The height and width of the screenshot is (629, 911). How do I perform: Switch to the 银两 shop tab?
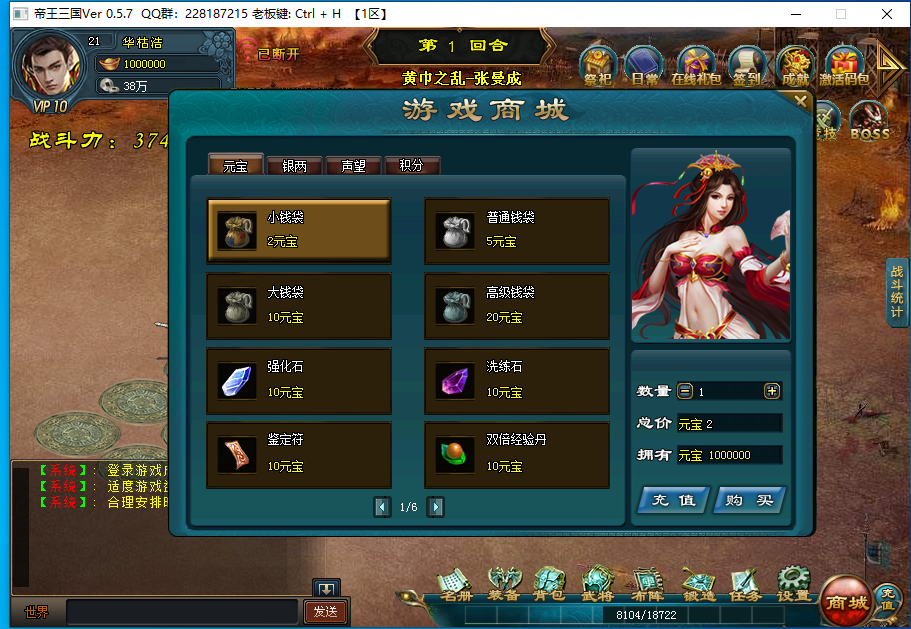pyautogui.click(x=294, y=166)
